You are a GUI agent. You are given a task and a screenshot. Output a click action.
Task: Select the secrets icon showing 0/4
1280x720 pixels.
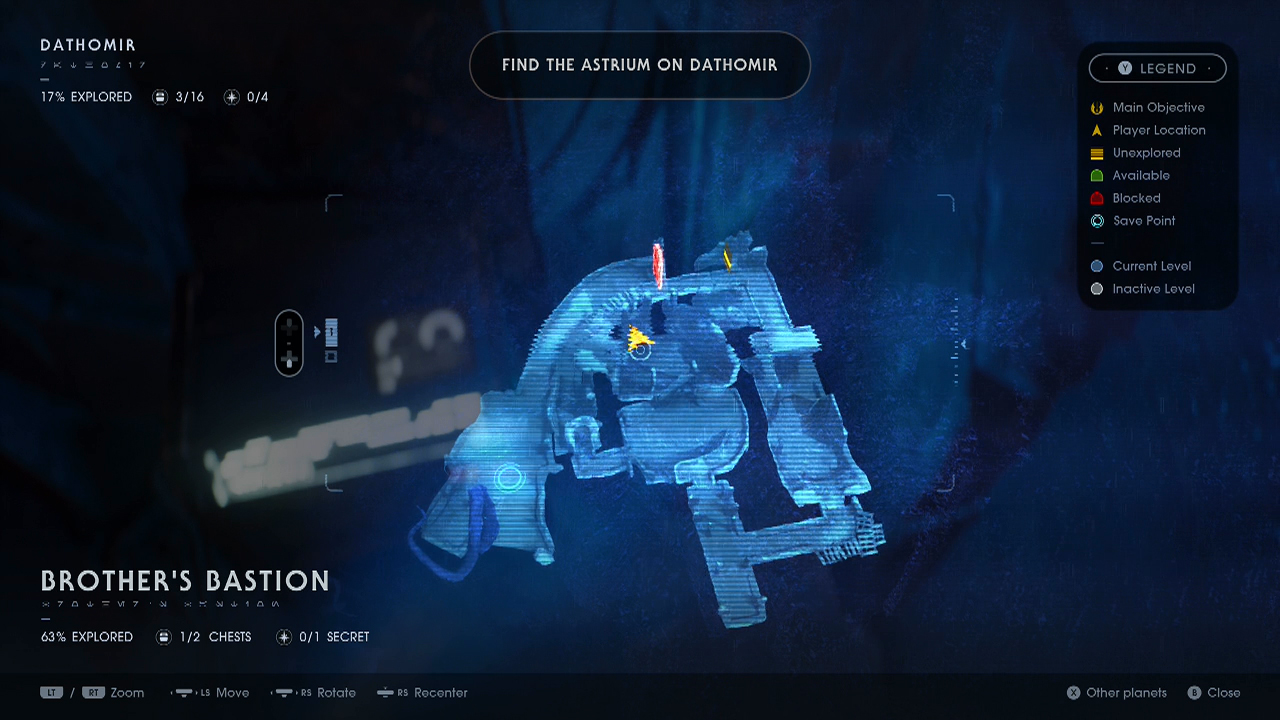click(x=232, y=96)
